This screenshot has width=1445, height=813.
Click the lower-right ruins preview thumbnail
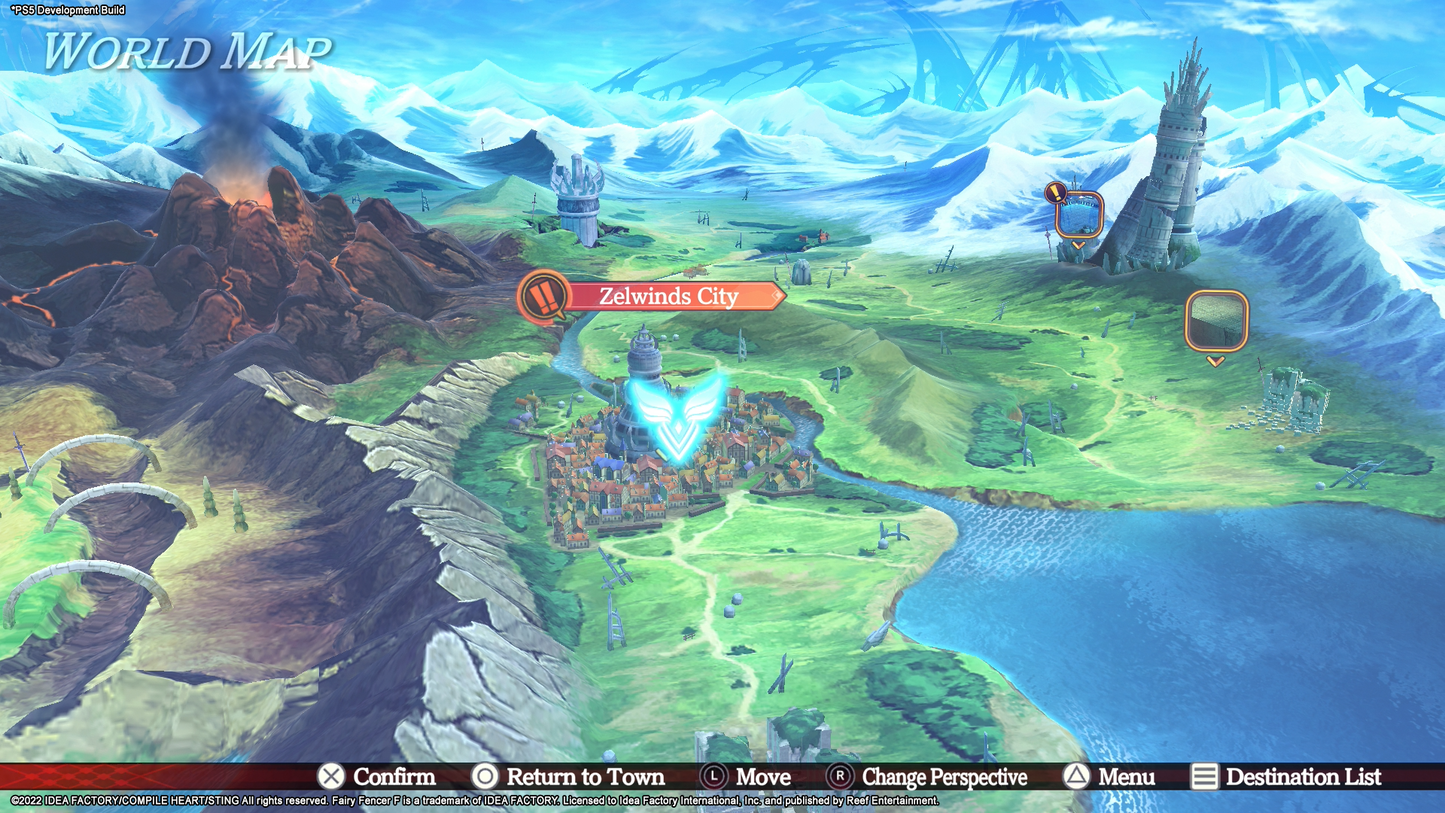click(x=1216, y=320)
